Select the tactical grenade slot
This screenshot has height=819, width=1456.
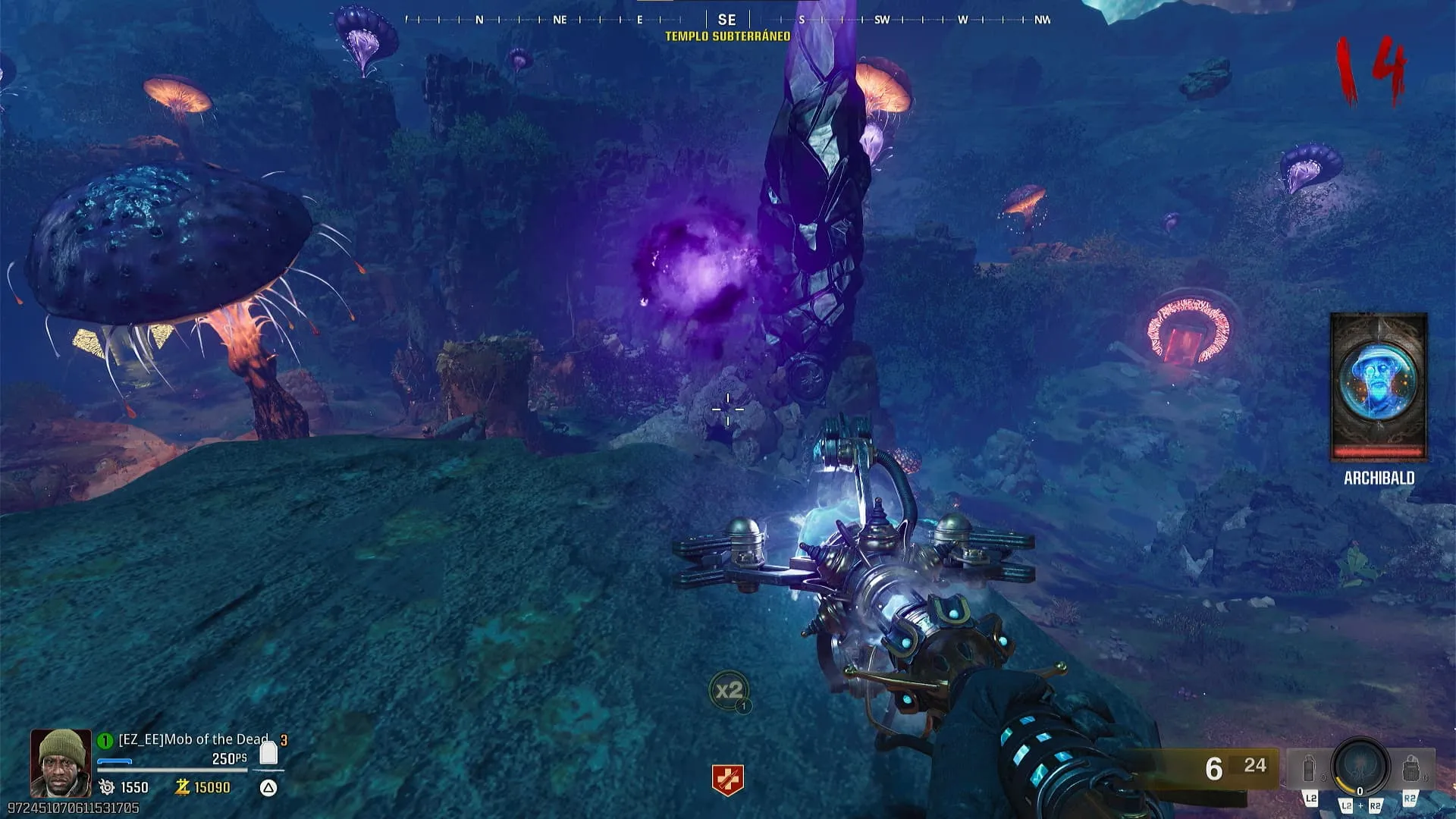click(x=1310, y=769)
